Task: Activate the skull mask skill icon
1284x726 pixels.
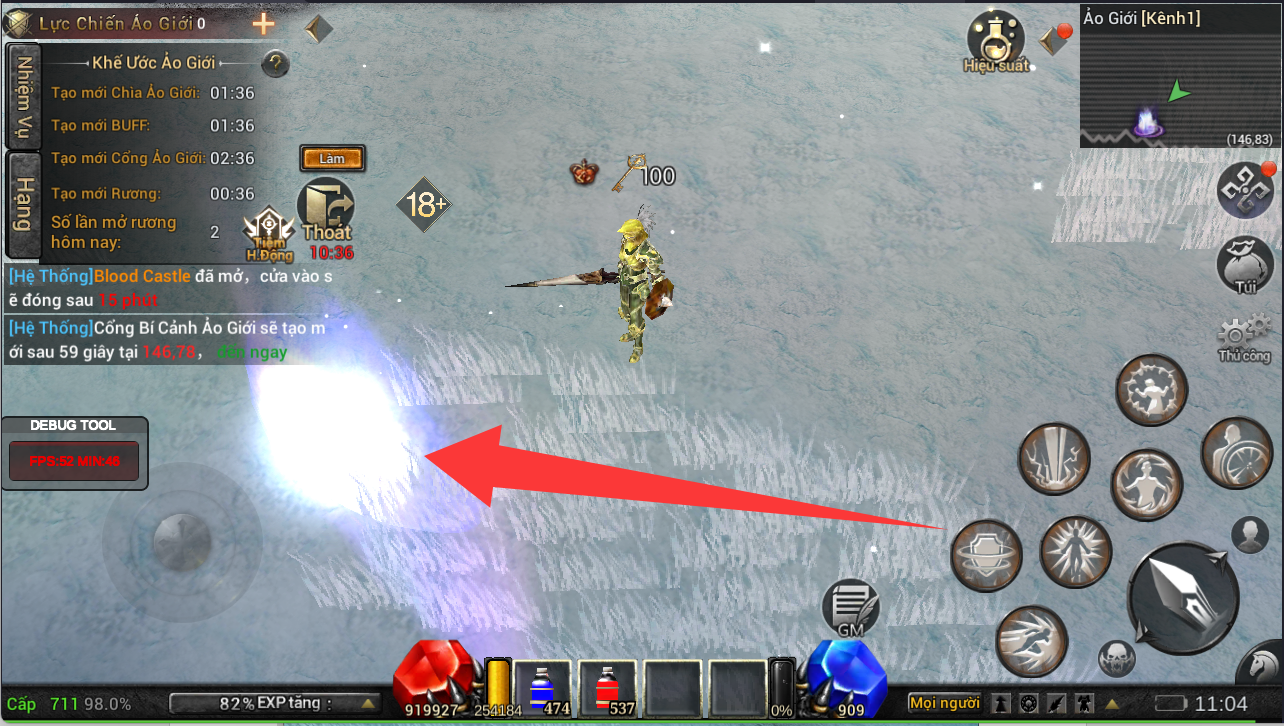Action: (1117, 657)
